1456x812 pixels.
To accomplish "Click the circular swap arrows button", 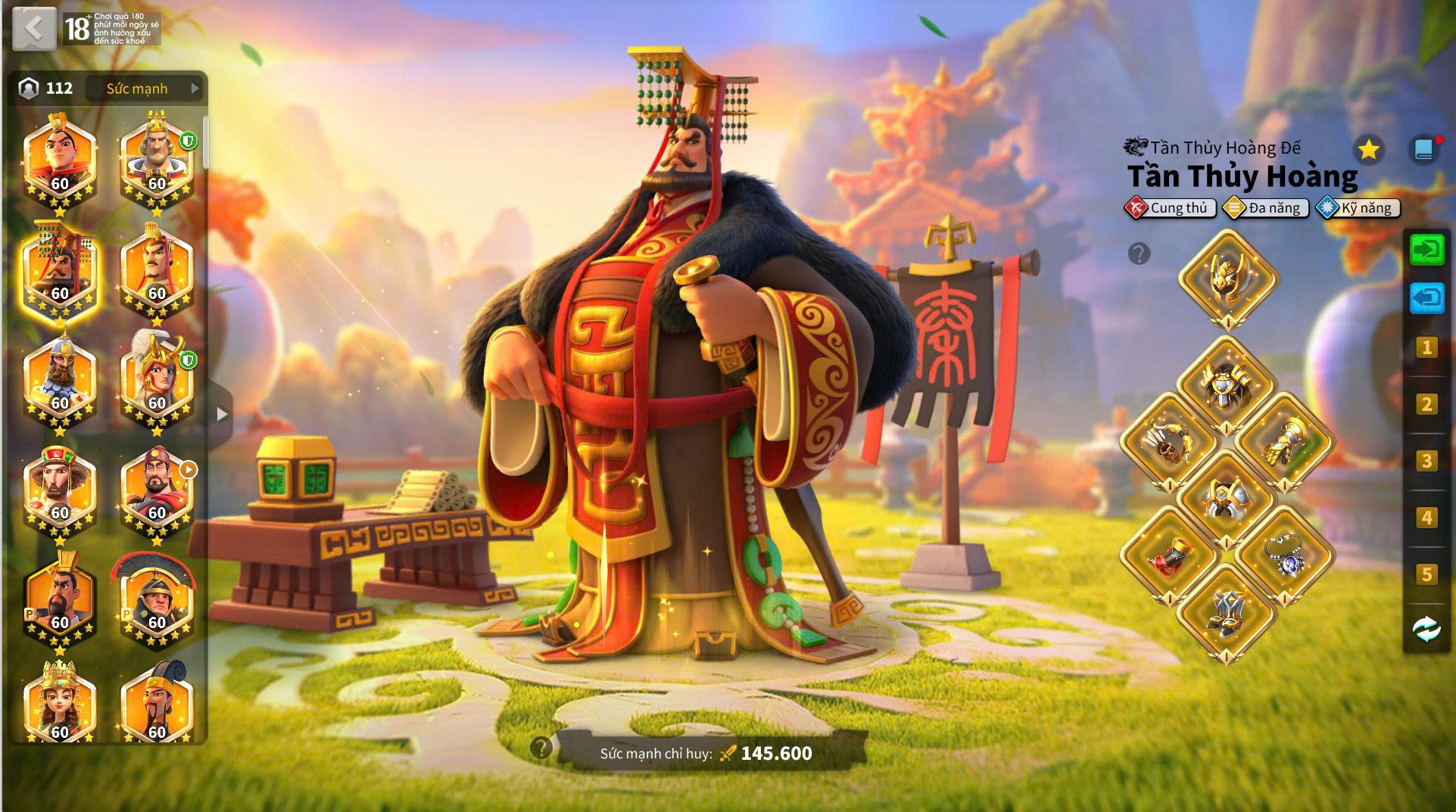I will pos(1426,629).
